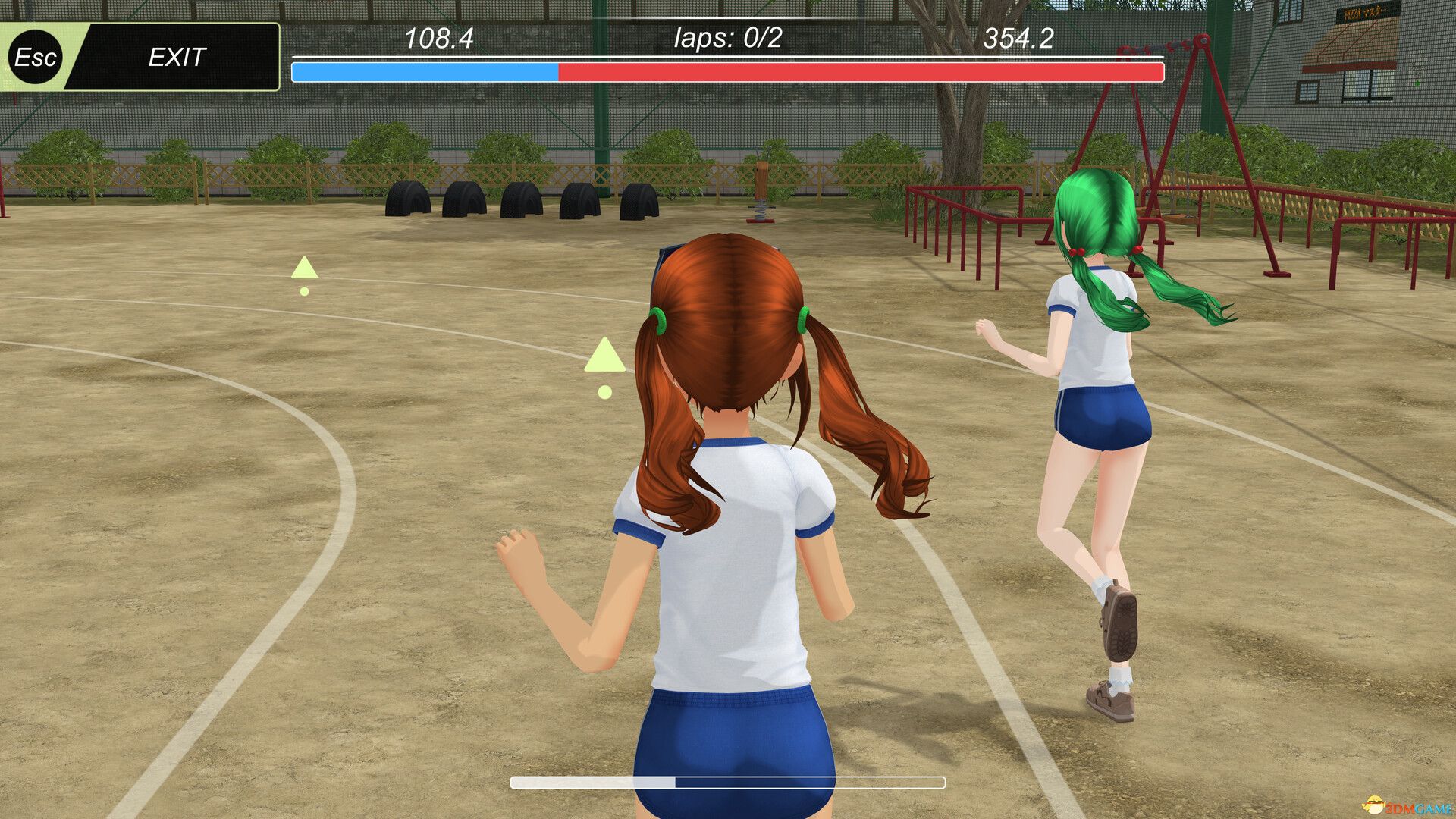
Task: Select the timer reading 108.4
Action: click(x=438, y=36)
